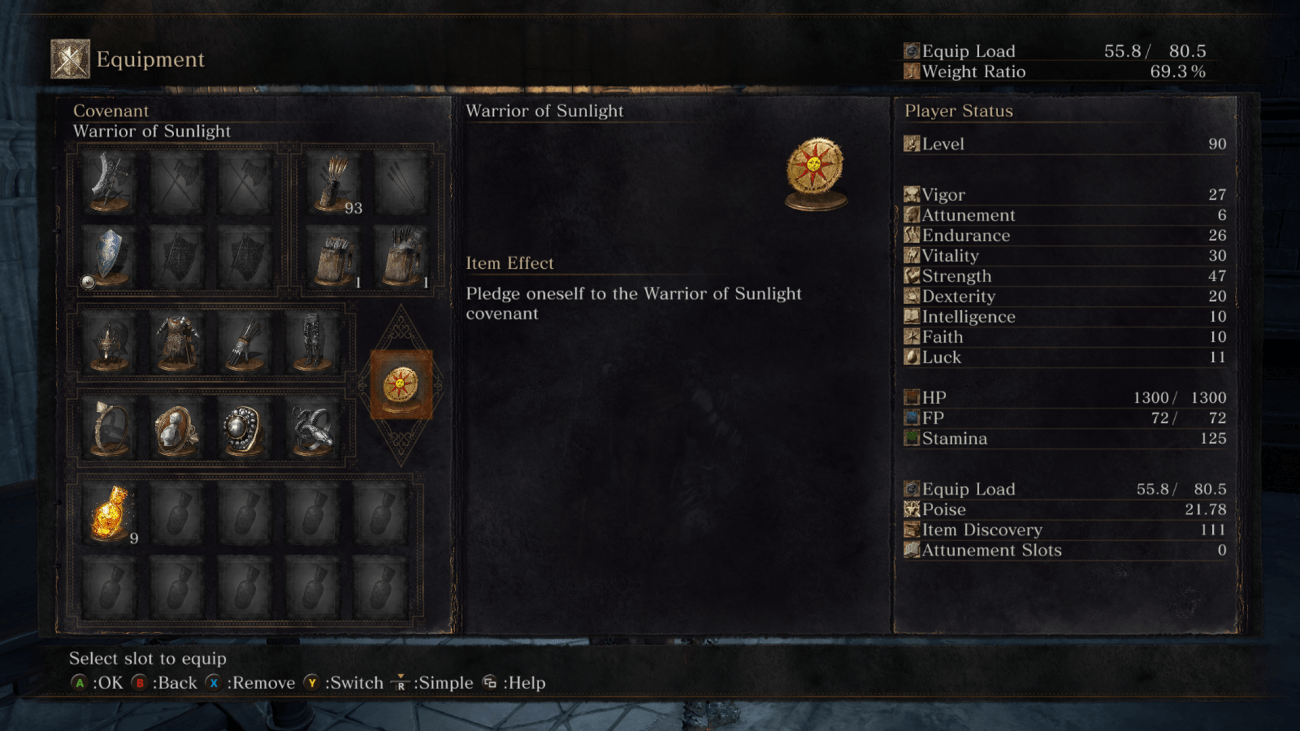Image resolution: width=1300 pixels, height=731 pixels.
Task: Click the Covenant section header
Action: point(111,111)
